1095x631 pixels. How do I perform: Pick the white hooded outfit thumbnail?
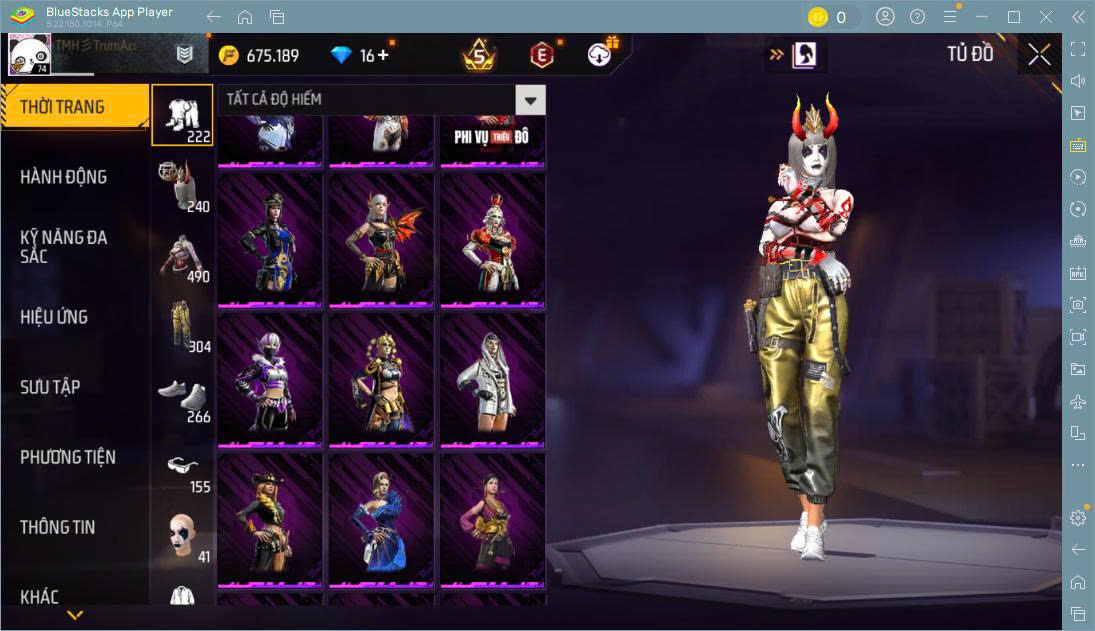[x=492, y=379]
